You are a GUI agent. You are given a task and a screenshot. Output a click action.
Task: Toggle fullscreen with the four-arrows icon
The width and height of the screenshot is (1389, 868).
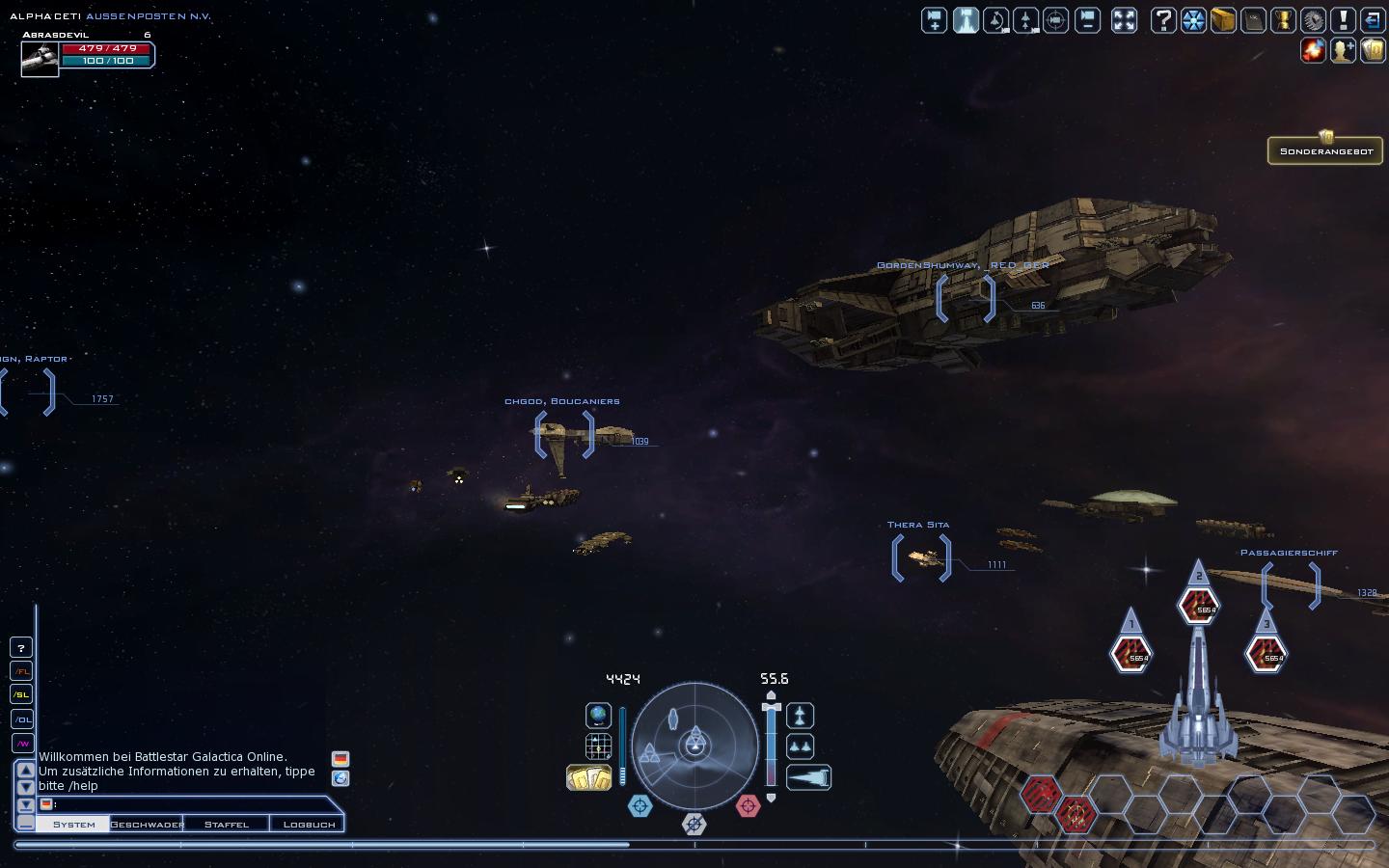click(x=1124, y=20)
